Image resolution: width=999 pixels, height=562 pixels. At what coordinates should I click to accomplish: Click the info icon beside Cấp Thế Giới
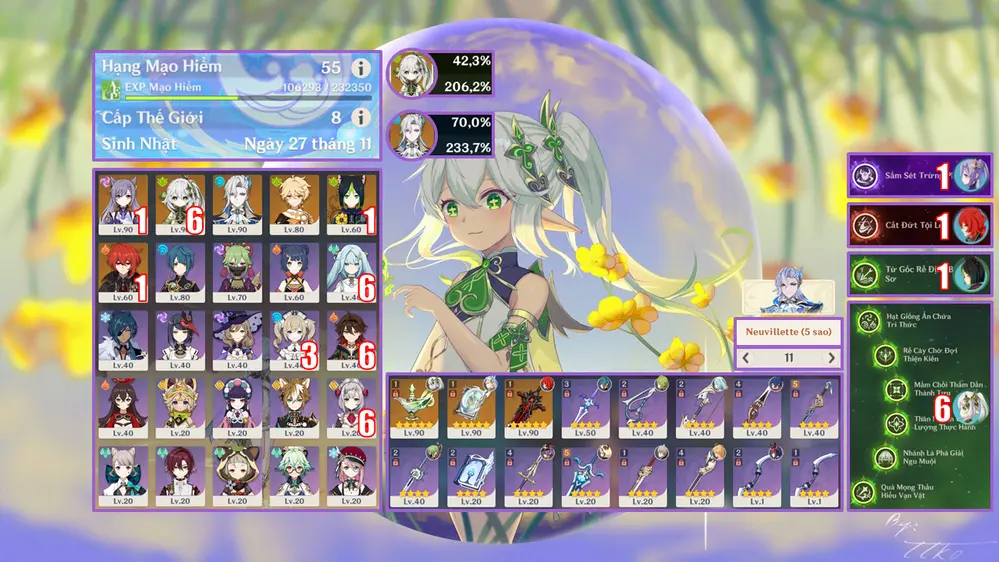coord(362,118)
